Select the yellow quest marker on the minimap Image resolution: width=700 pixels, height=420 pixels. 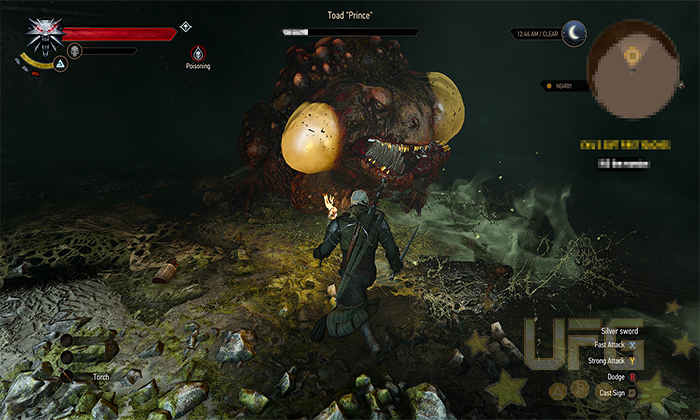631,59
